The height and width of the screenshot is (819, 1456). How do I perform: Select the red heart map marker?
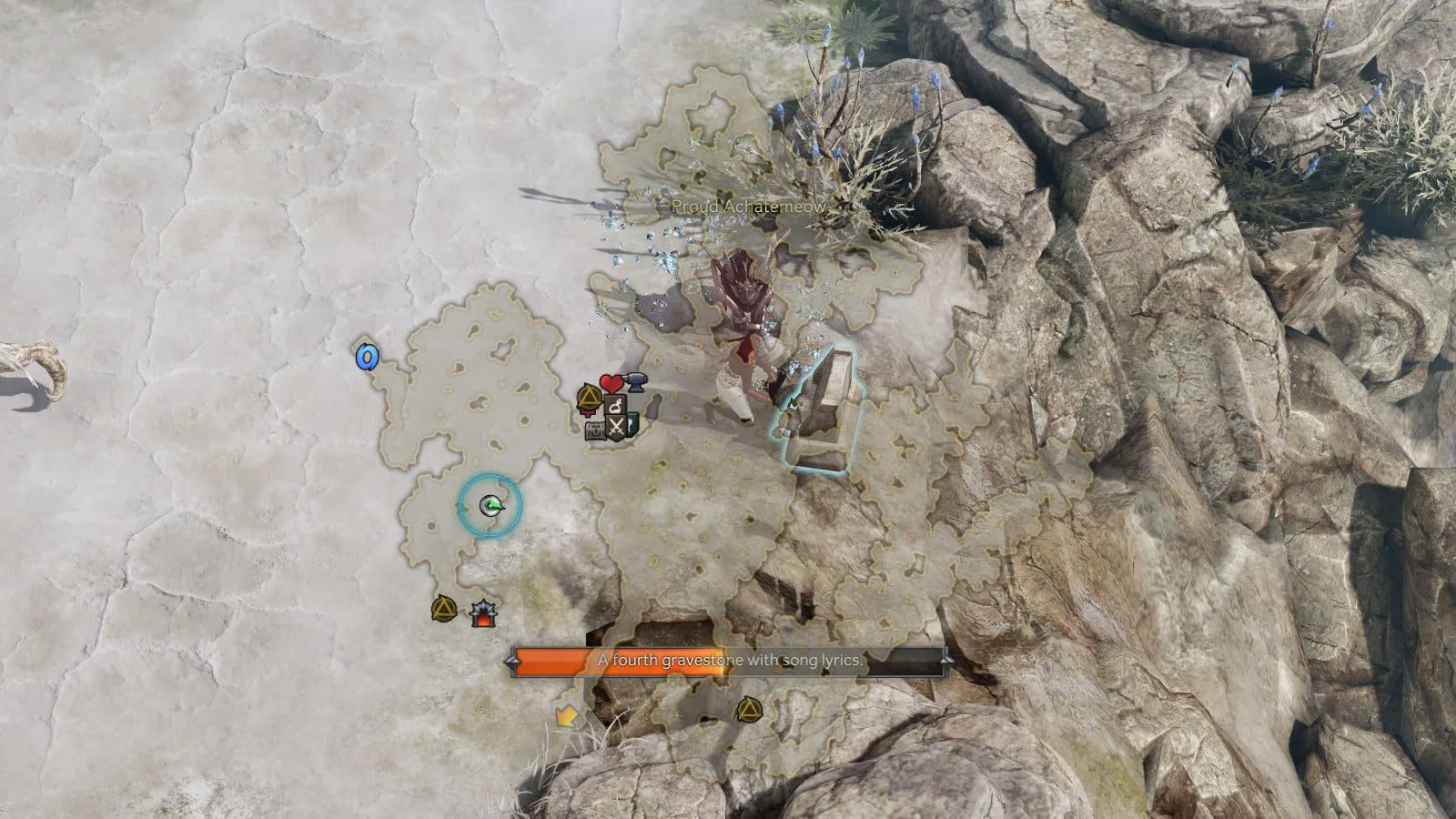tap(611, 383)
